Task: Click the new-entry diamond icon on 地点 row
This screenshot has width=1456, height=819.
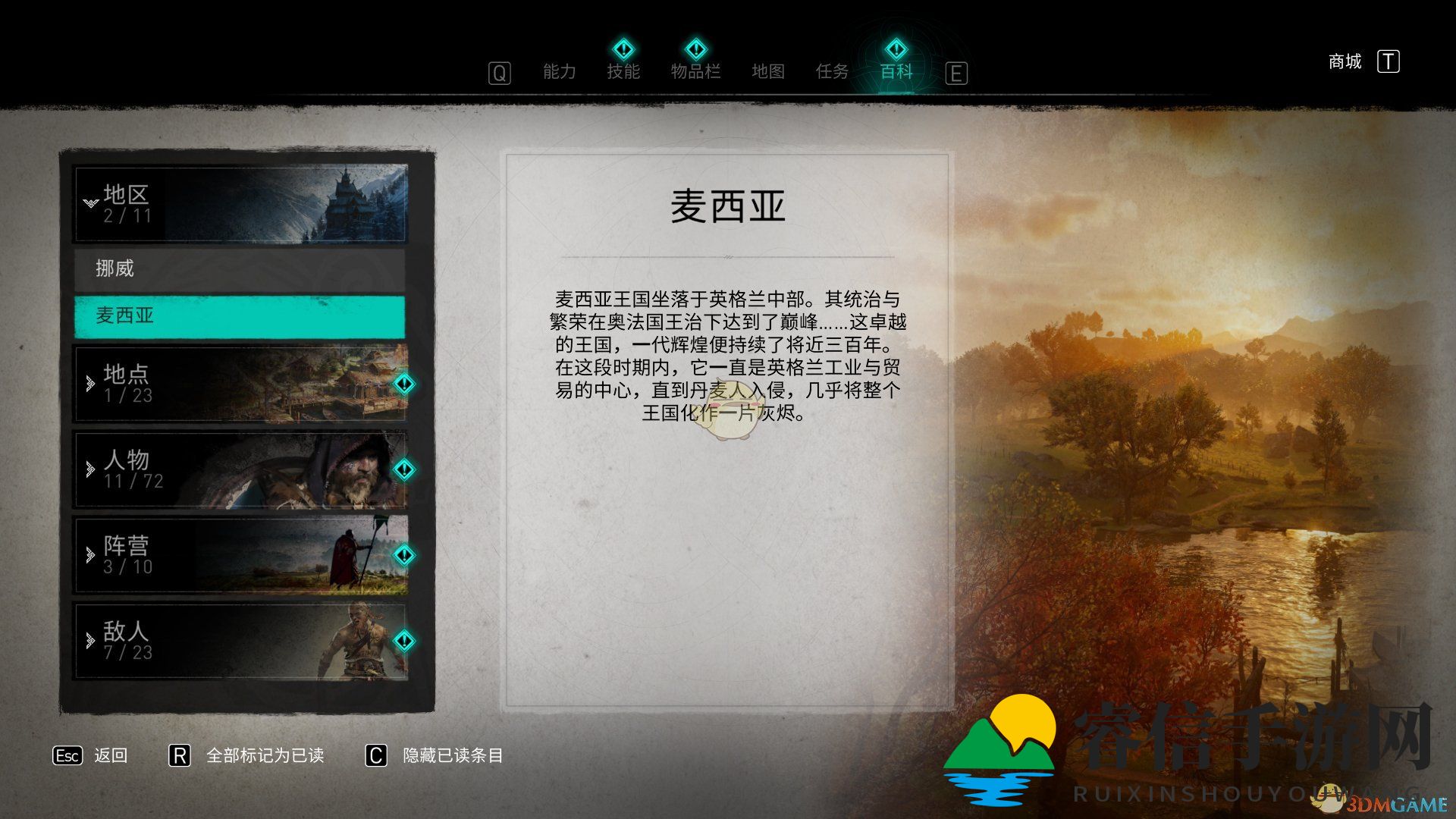Action: pos(404,384)
